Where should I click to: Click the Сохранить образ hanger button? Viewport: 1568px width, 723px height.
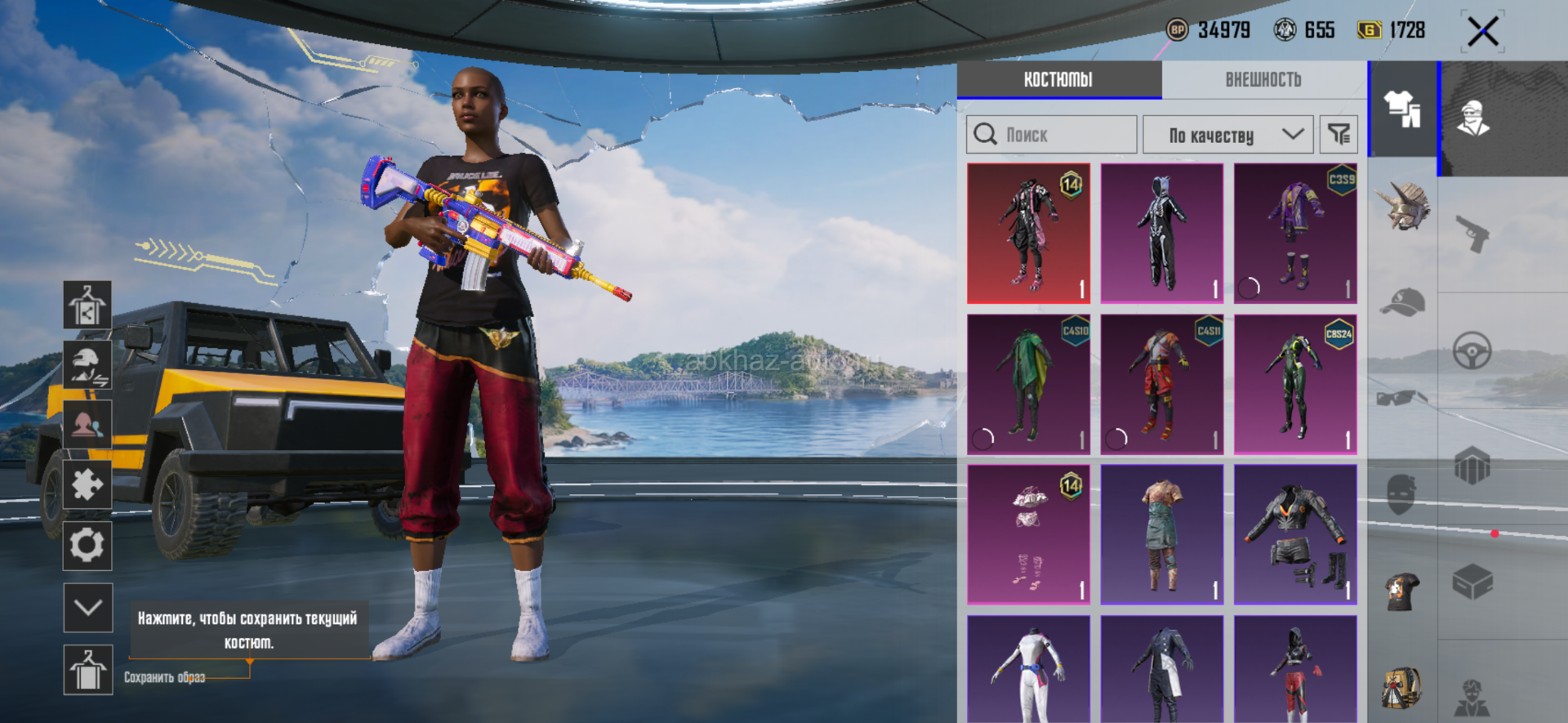(87, 670)
